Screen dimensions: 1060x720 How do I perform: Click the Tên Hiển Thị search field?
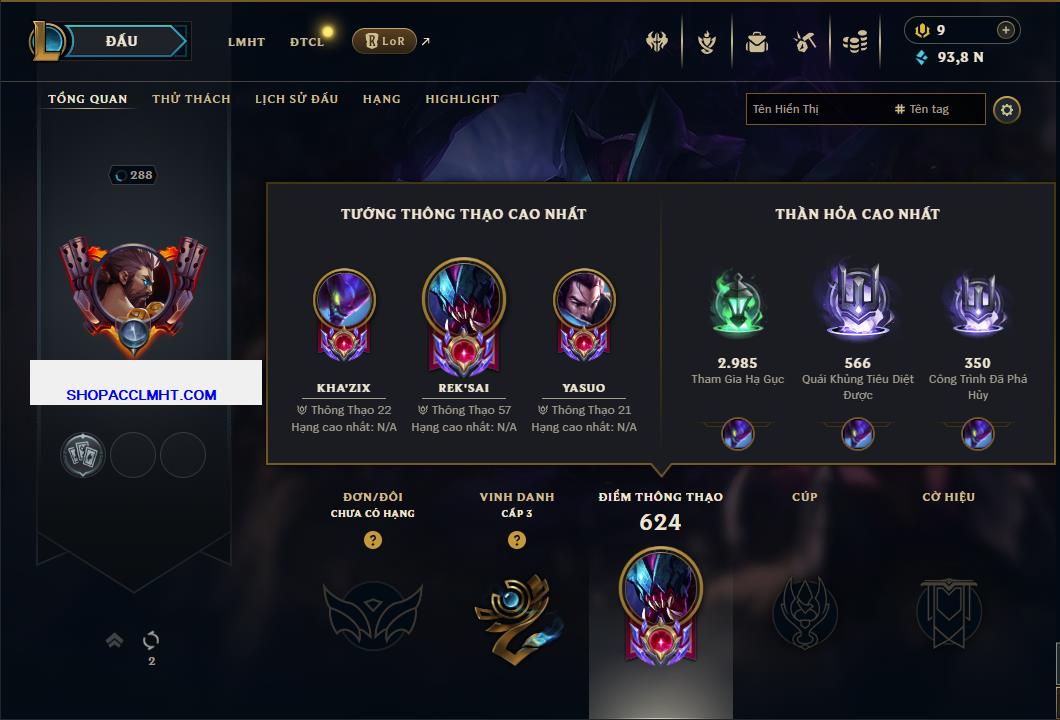tap(815, 109)
